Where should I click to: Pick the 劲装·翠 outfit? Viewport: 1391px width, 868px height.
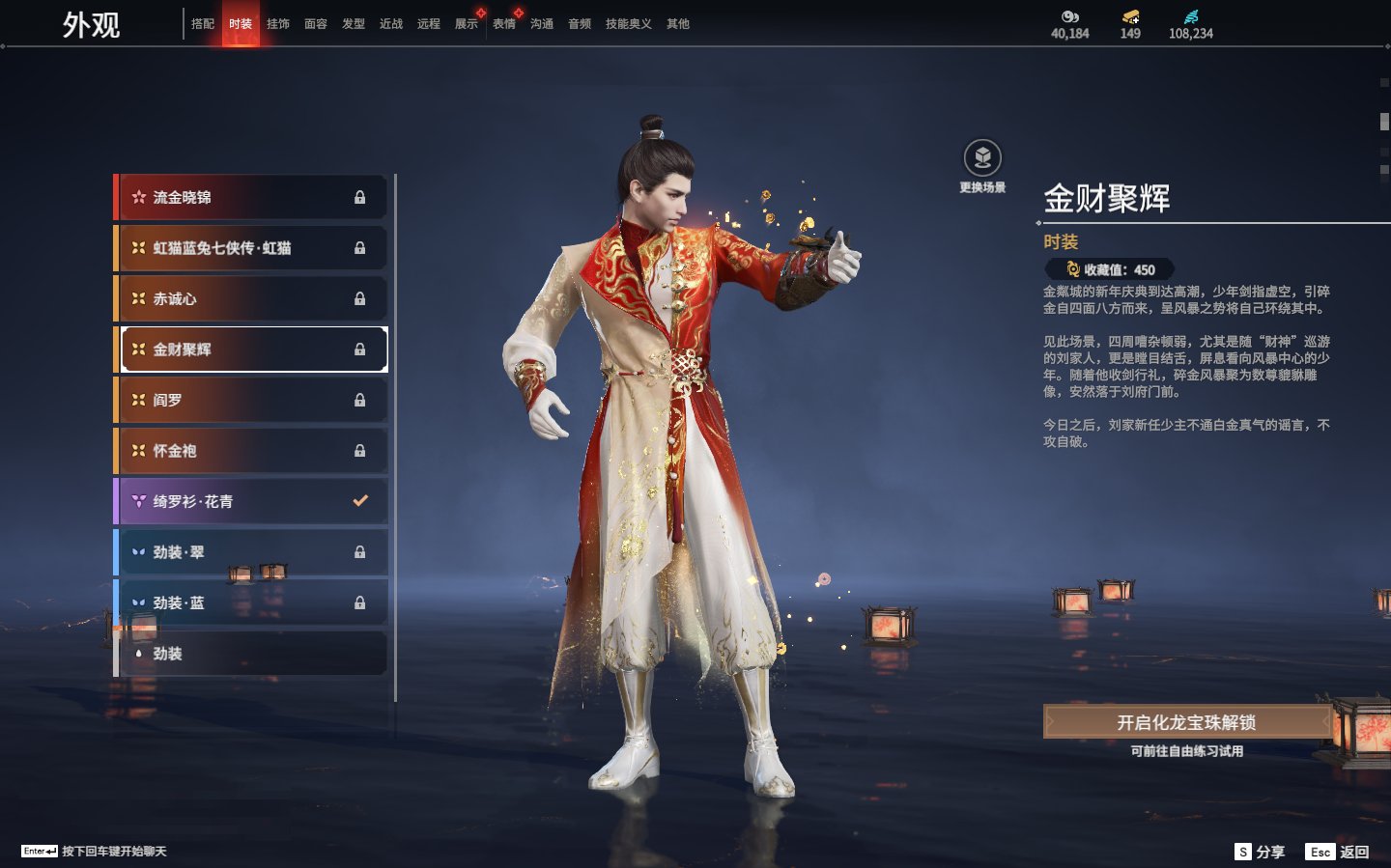coord(251,552)
